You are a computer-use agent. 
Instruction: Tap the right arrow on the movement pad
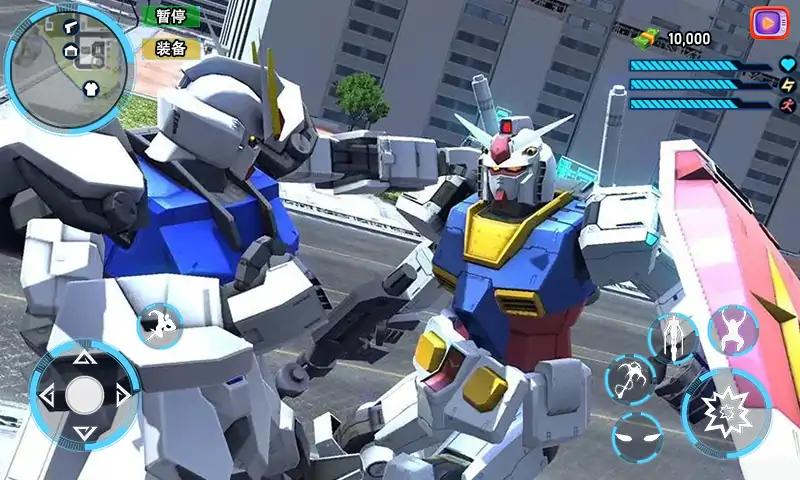tap(123, 395)
